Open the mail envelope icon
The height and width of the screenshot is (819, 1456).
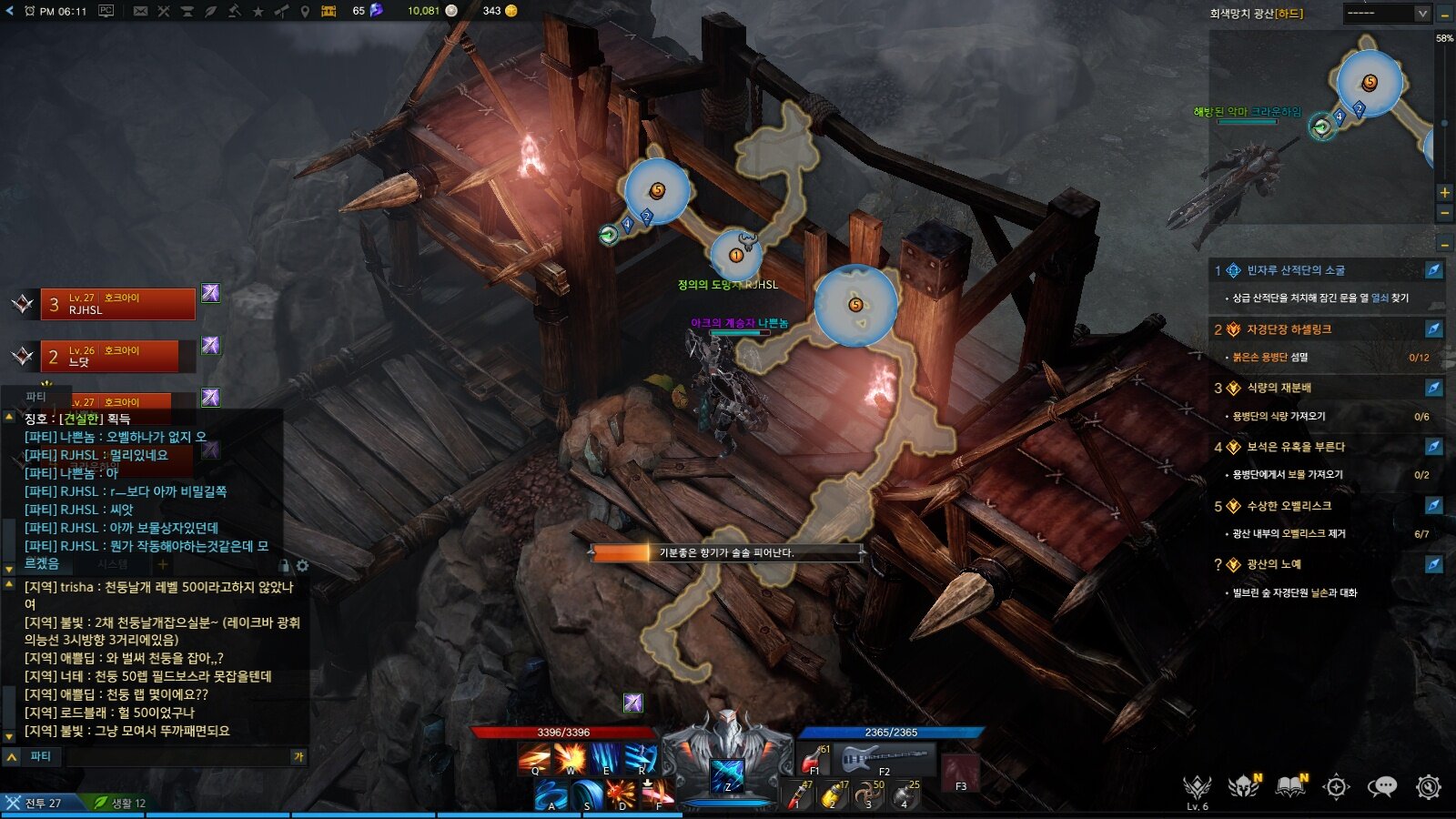[x=140, y=11]
